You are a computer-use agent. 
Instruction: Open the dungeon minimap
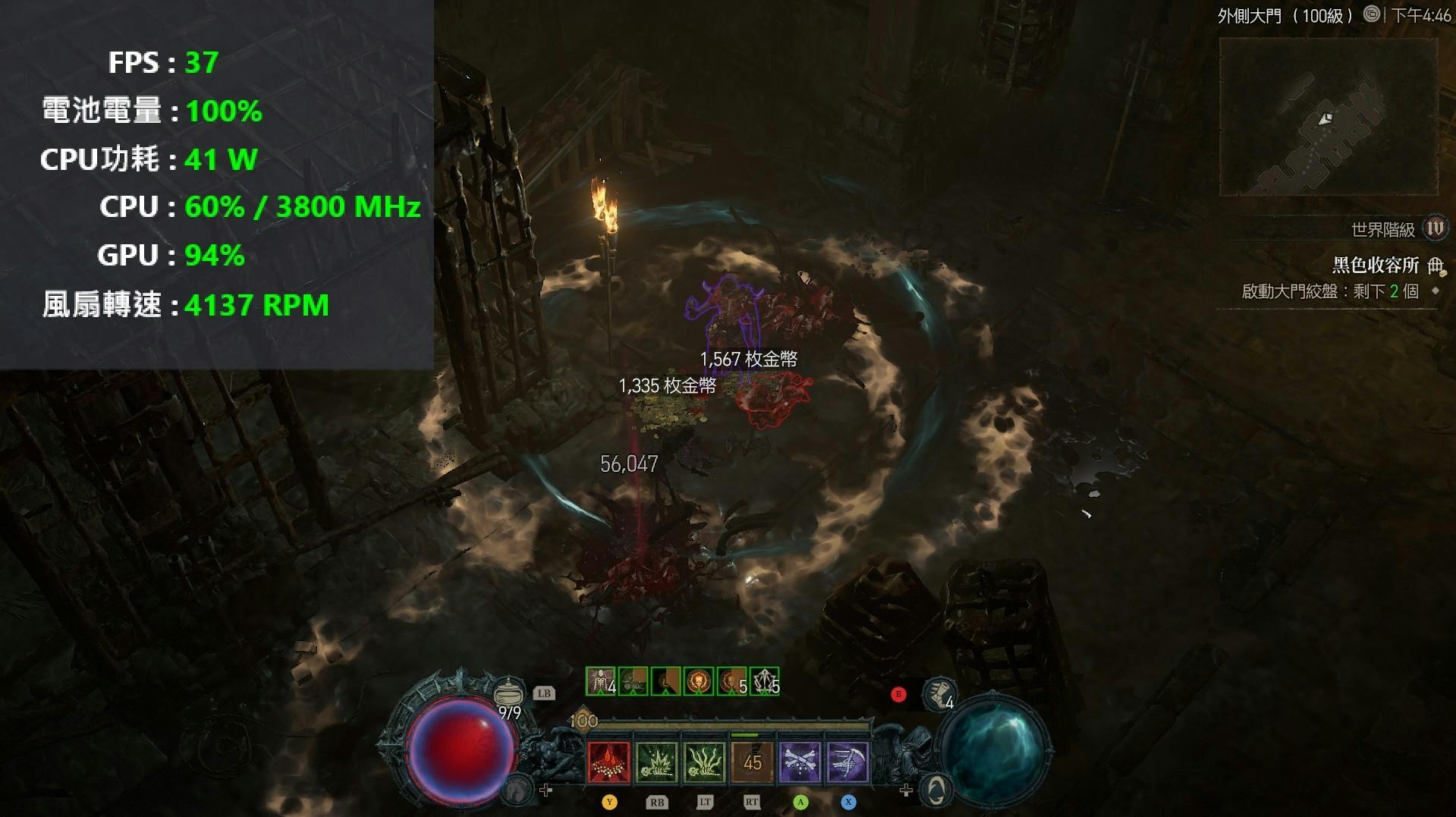coord(1328,118)
